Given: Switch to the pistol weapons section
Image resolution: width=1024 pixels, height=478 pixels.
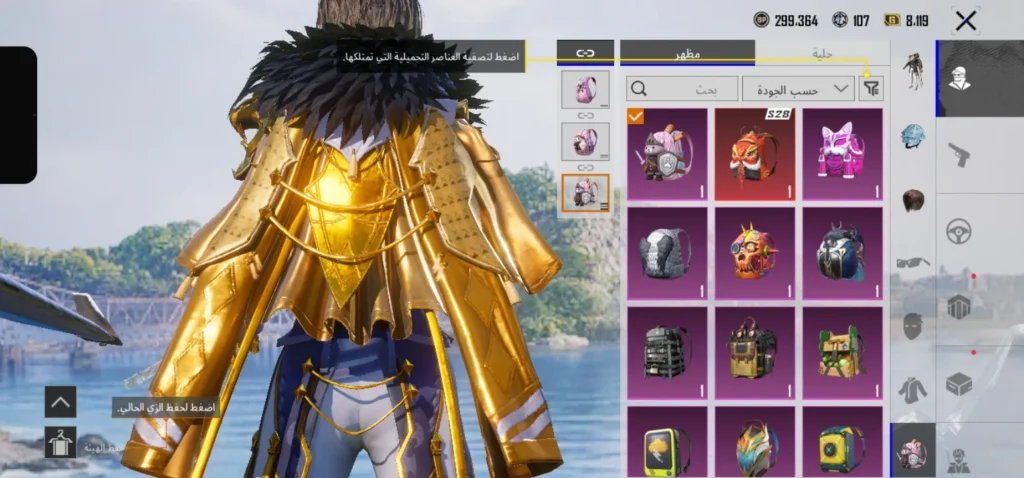Looking at the screenshot, I should click(959, 154).
